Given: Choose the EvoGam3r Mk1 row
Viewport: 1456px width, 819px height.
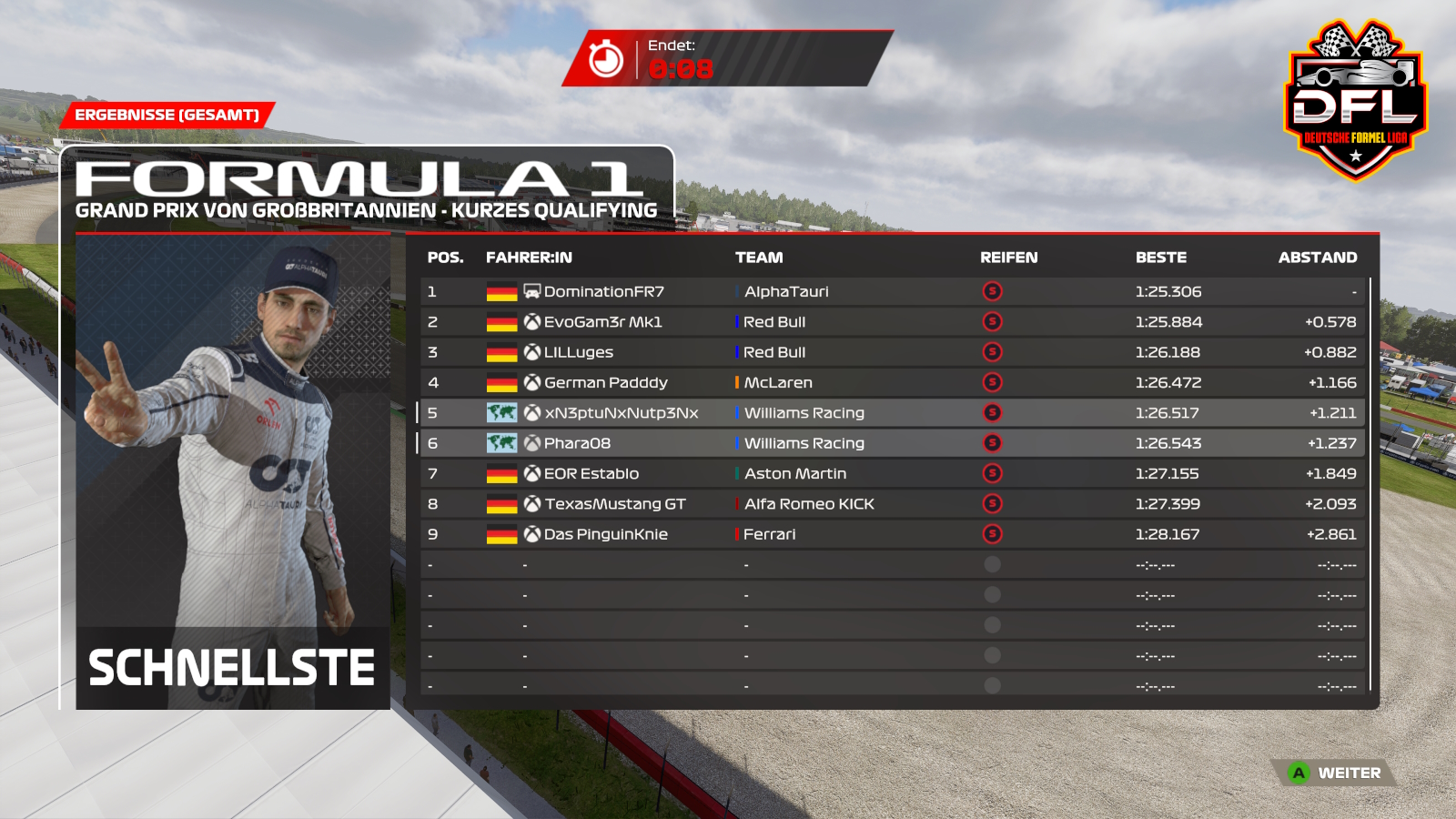Looking at the screenshot, I should point(602,322).
